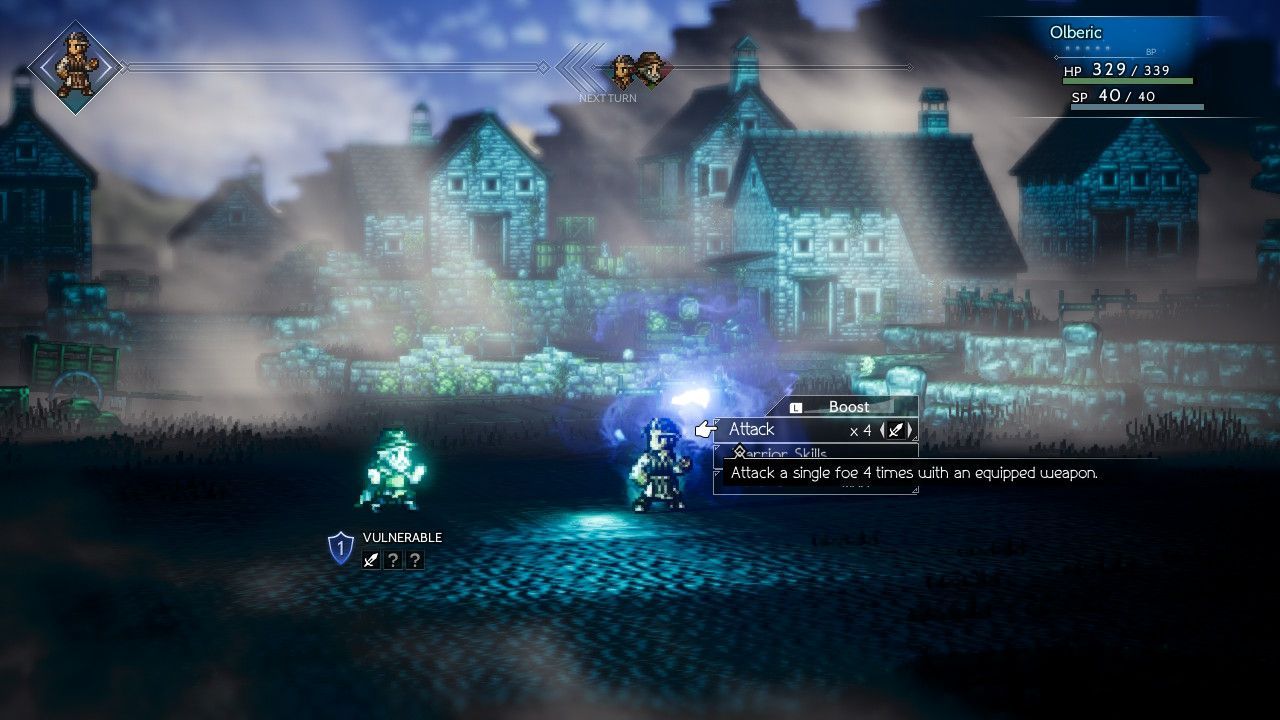The height and width of the screenshot is (720, 1280).
Task: Click the second unknown weakness question mark icon
Action: [x=415, y=559]
